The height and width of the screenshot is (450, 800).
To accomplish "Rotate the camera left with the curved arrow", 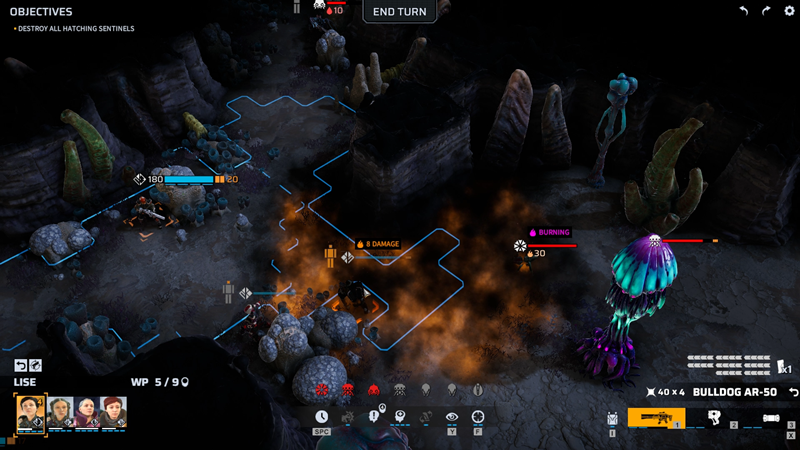I will [x=743, y=10].
